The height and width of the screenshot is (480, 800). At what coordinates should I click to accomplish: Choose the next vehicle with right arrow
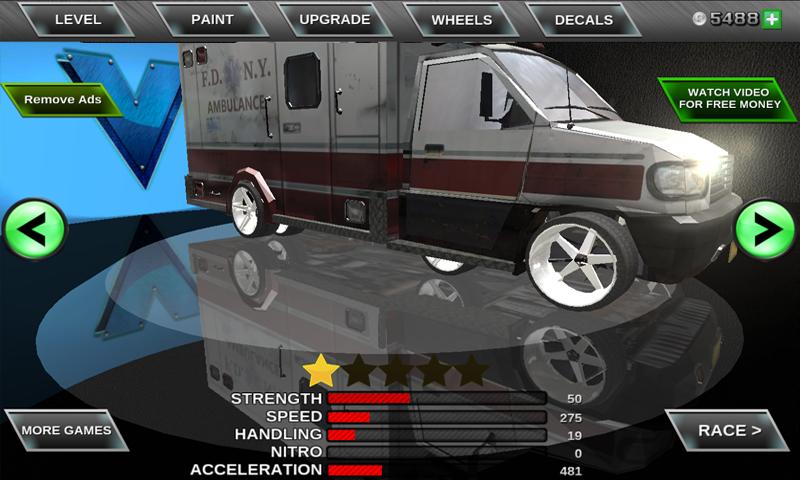click(x=765, y=231)
